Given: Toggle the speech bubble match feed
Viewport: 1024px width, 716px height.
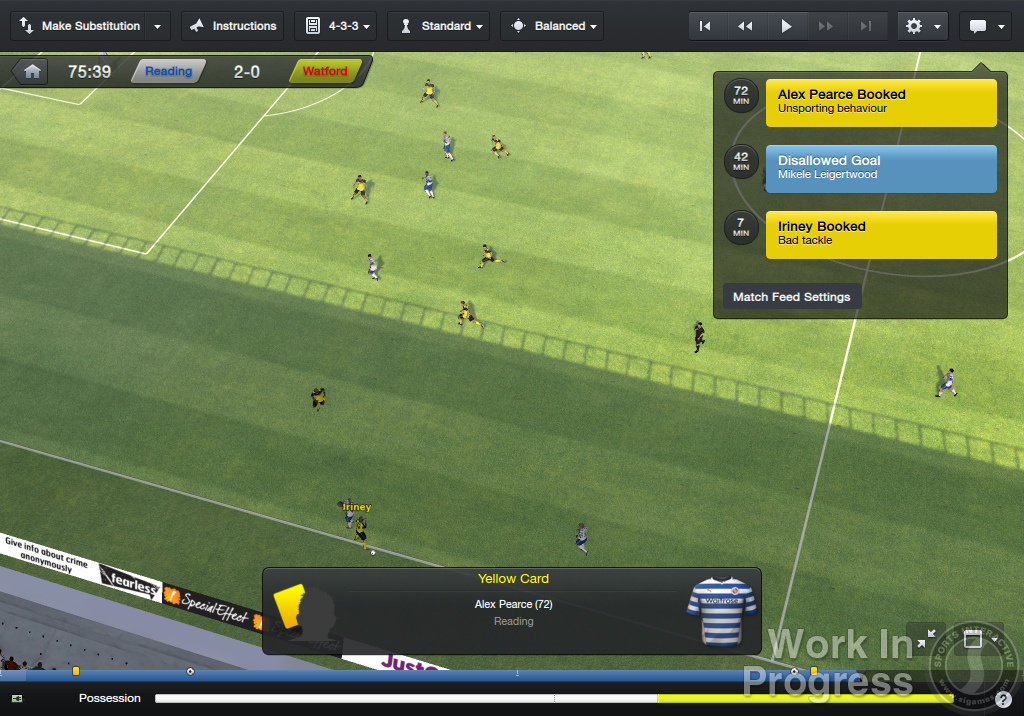Looking at the screenshot, I should (x=985, y=26).
